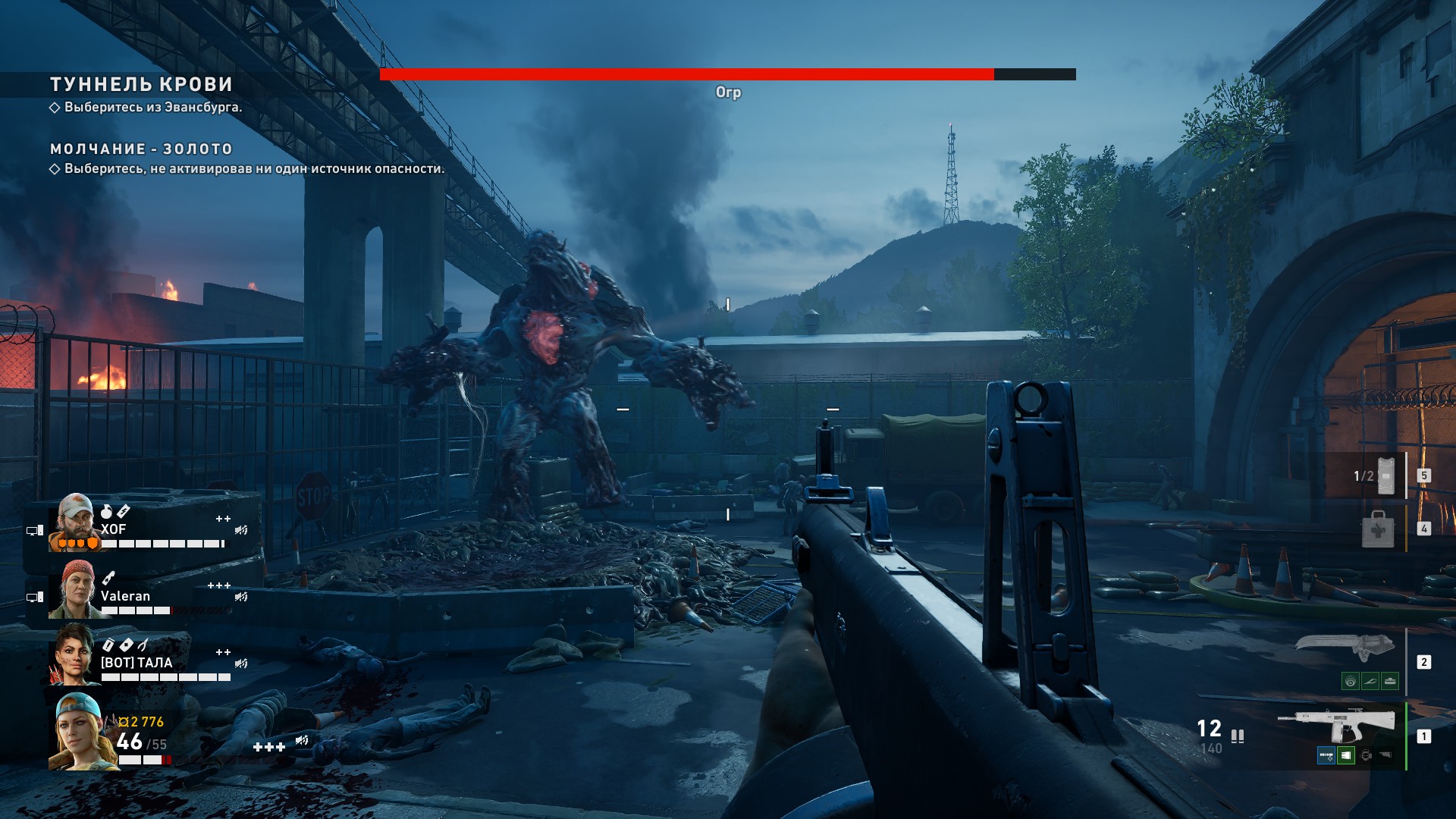Viewport: 1456px width, 819px height.
Task: Open the Туннель крови objective tracker
Action: pos(141,84)
